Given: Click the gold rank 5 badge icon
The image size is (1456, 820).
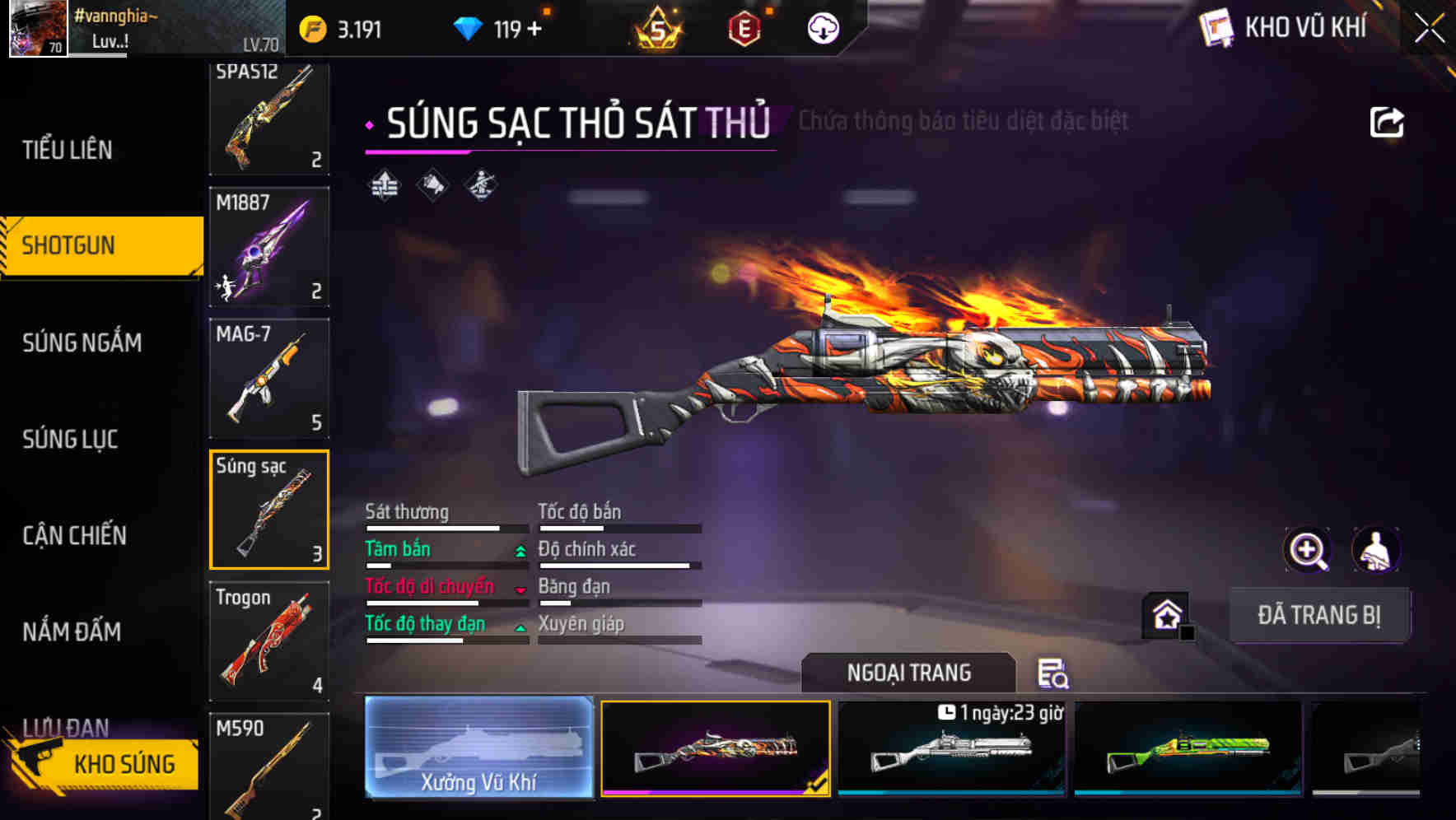Looking at the screenshot, I should coord(659,29).
